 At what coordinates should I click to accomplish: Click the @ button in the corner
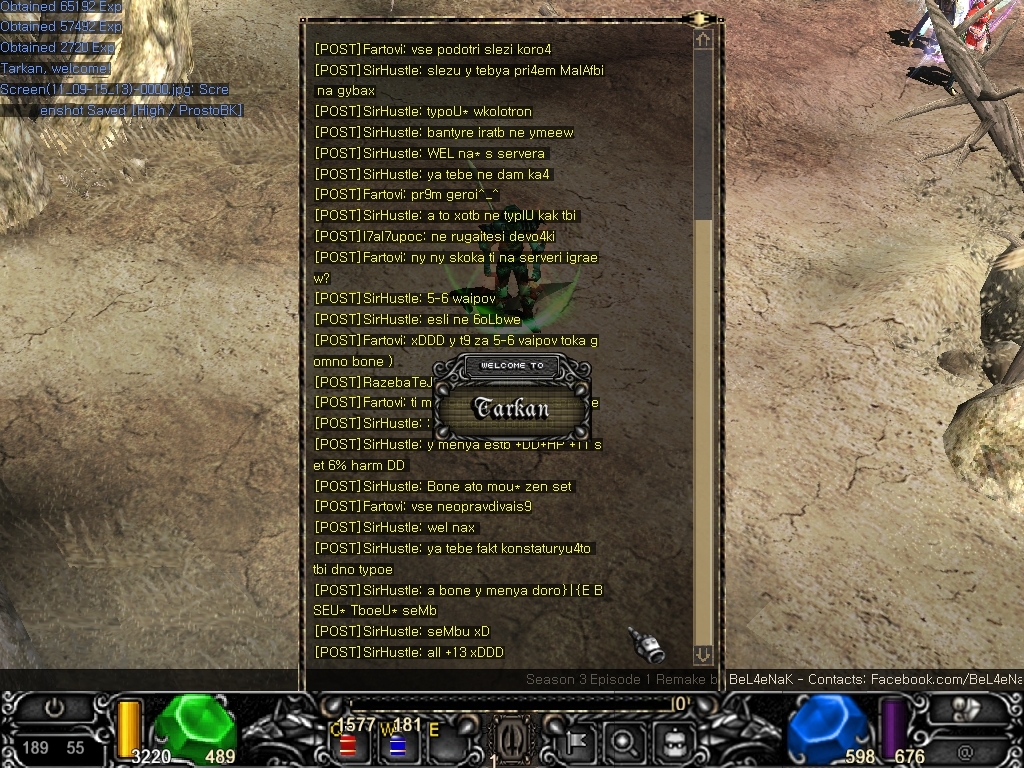[964, 748]
